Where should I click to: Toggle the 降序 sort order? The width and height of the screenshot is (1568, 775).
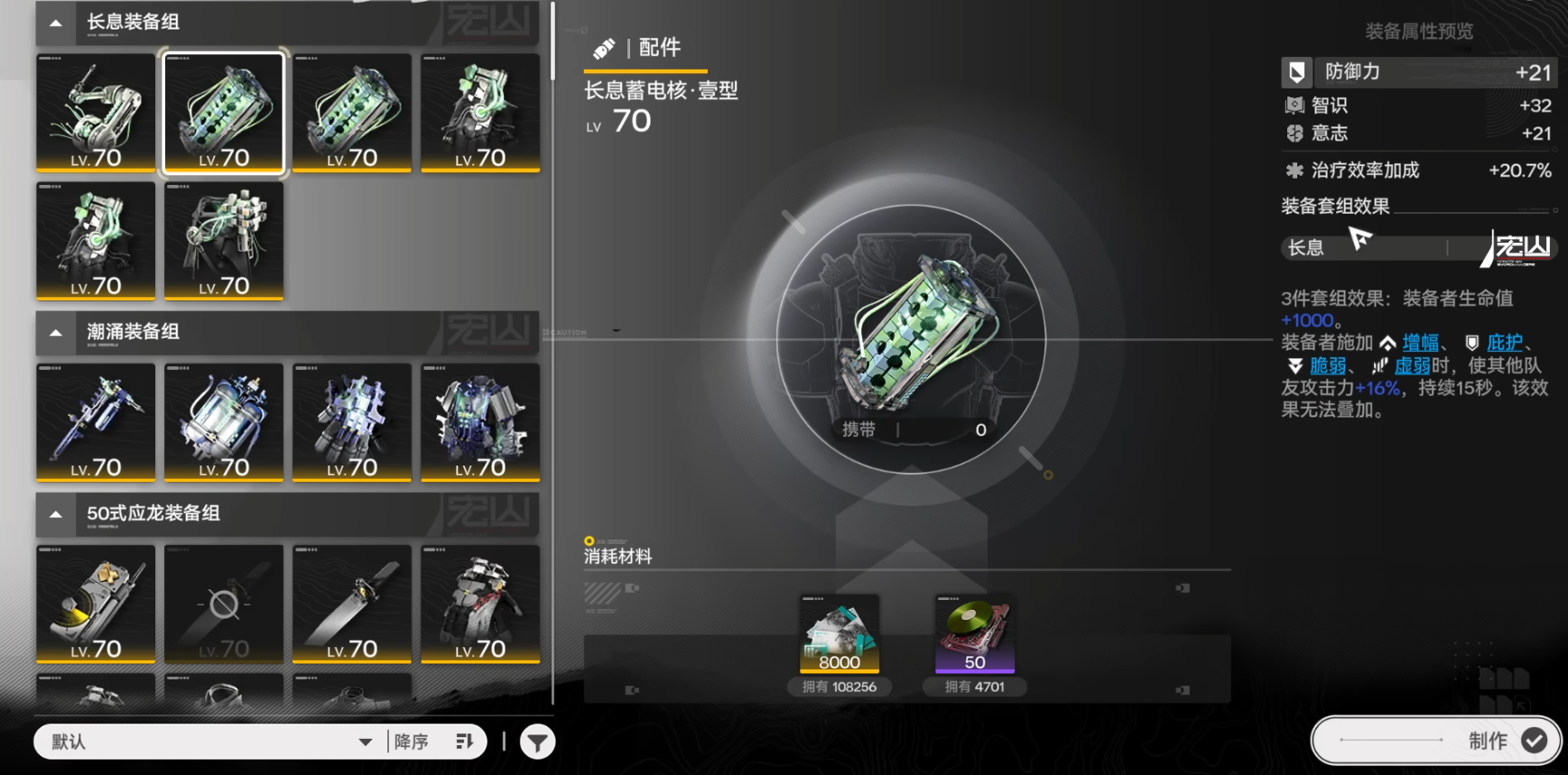433,742
